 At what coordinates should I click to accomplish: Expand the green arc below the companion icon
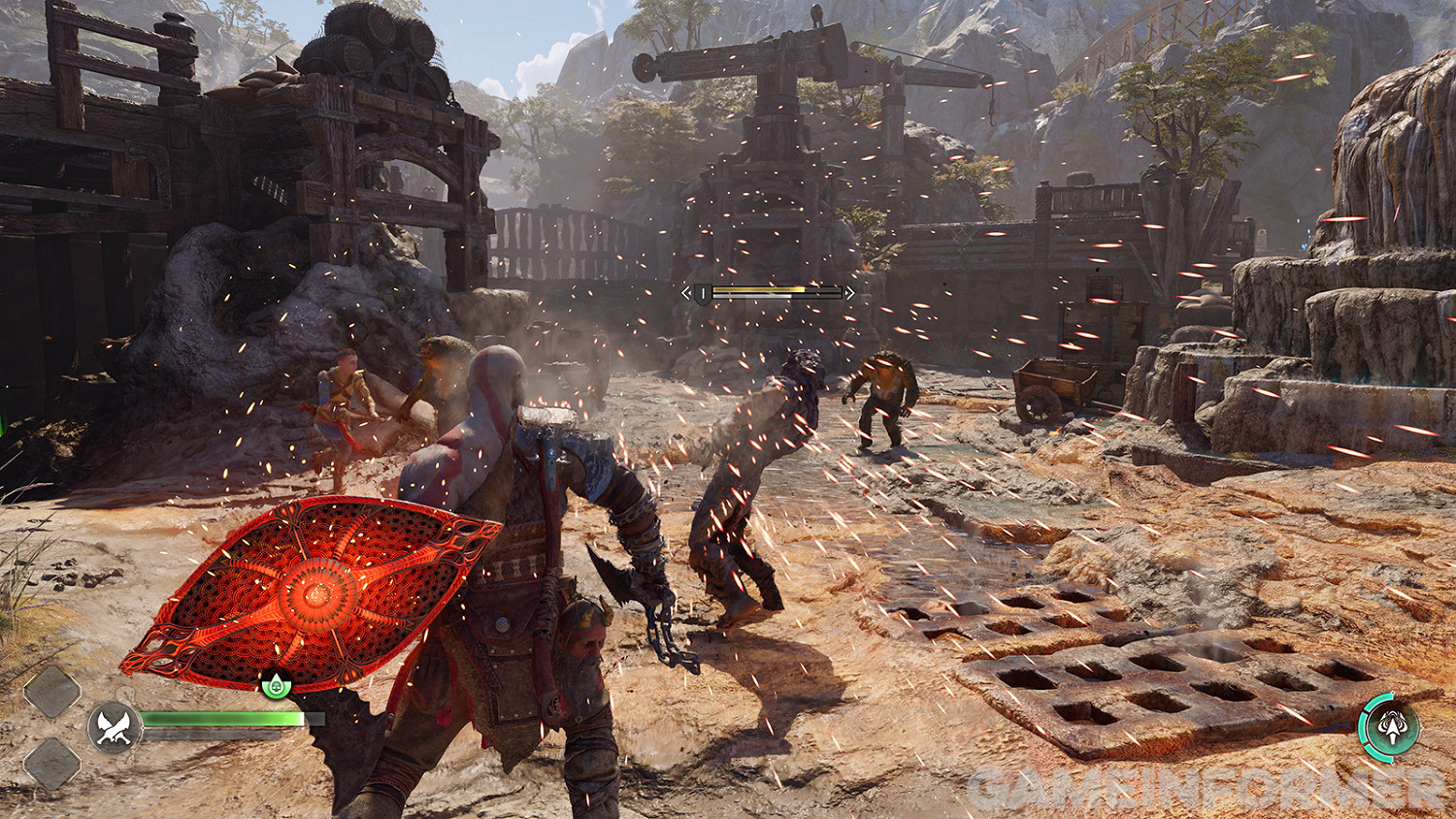point(1380,759)
